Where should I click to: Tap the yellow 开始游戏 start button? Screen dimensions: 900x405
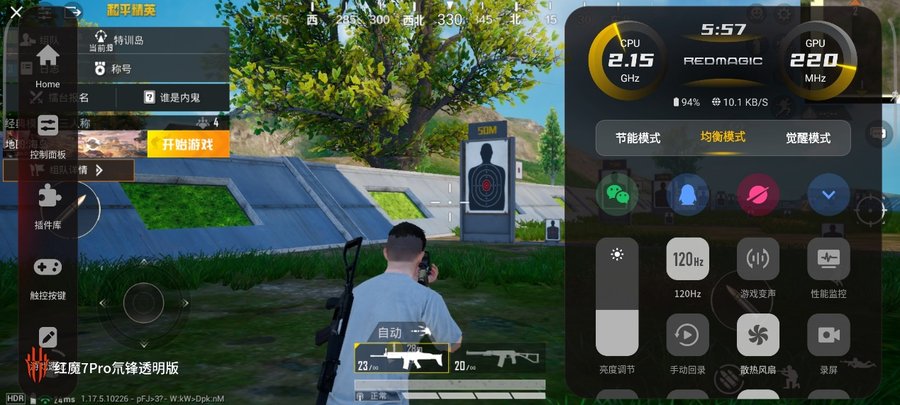[188, 144]
